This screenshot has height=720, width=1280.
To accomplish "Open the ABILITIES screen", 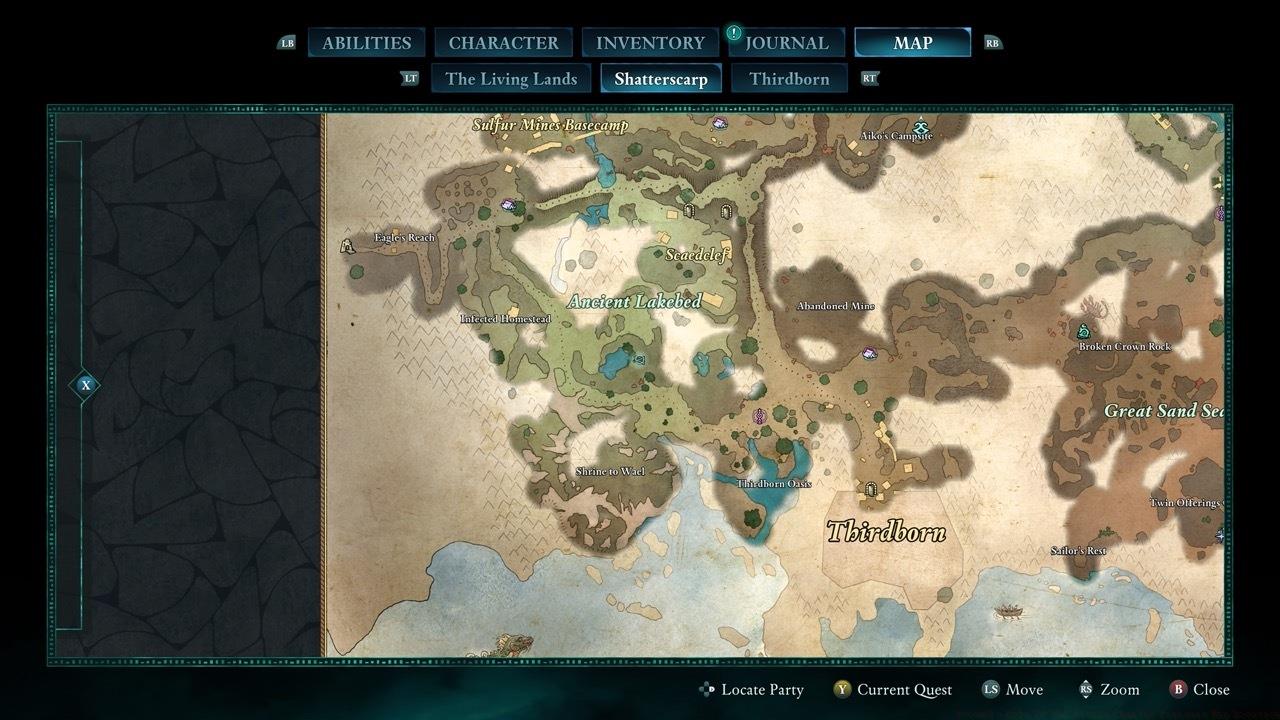I will [365, 42].
